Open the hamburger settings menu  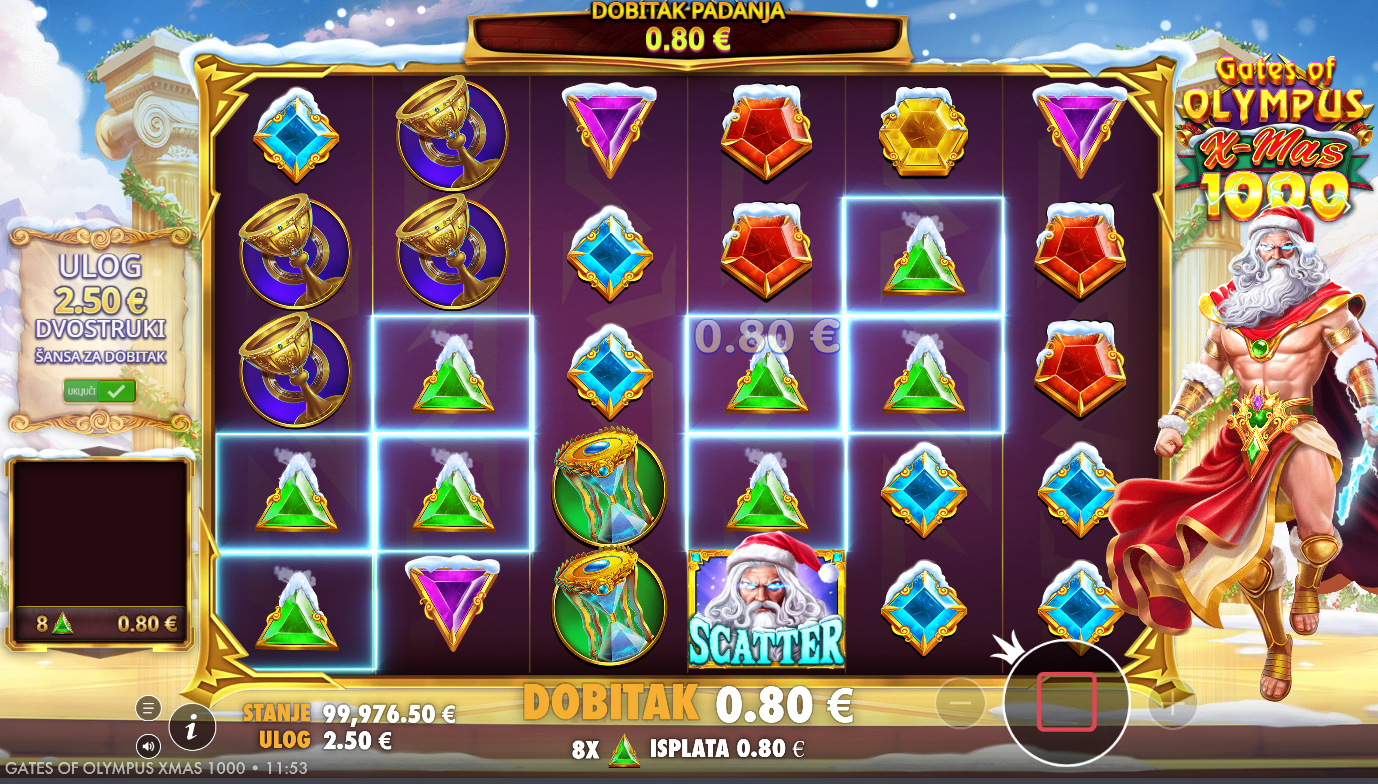pos(148,708)
